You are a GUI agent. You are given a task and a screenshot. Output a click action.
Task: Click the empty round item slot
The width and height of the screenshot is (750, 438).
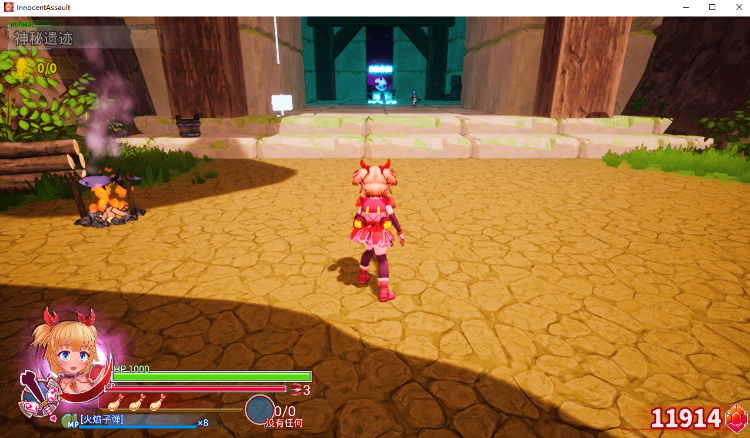pyautogui.click(x=259, y=410)
